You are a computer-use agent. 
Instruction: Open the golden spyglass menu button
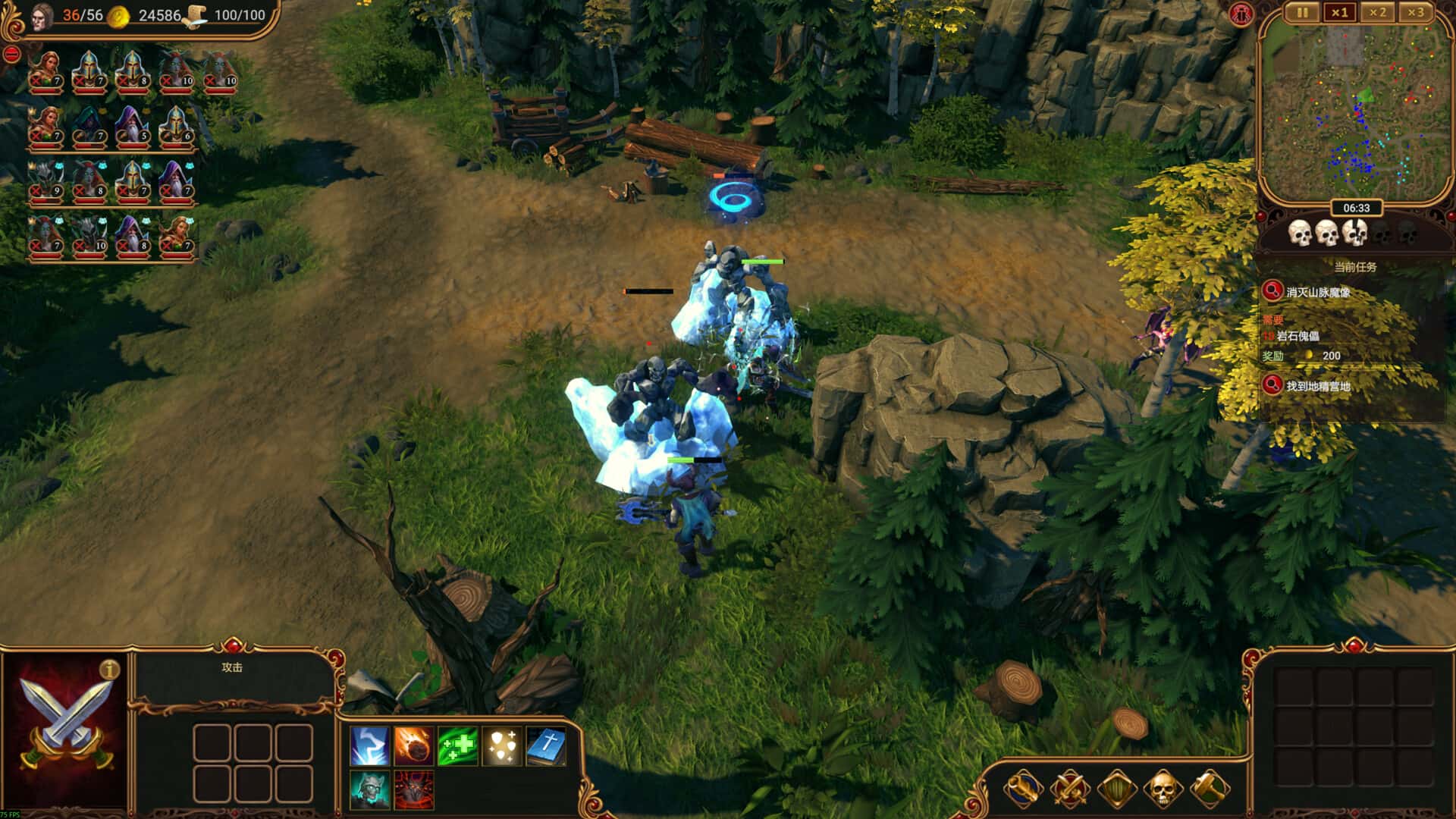pos(1023,789)
